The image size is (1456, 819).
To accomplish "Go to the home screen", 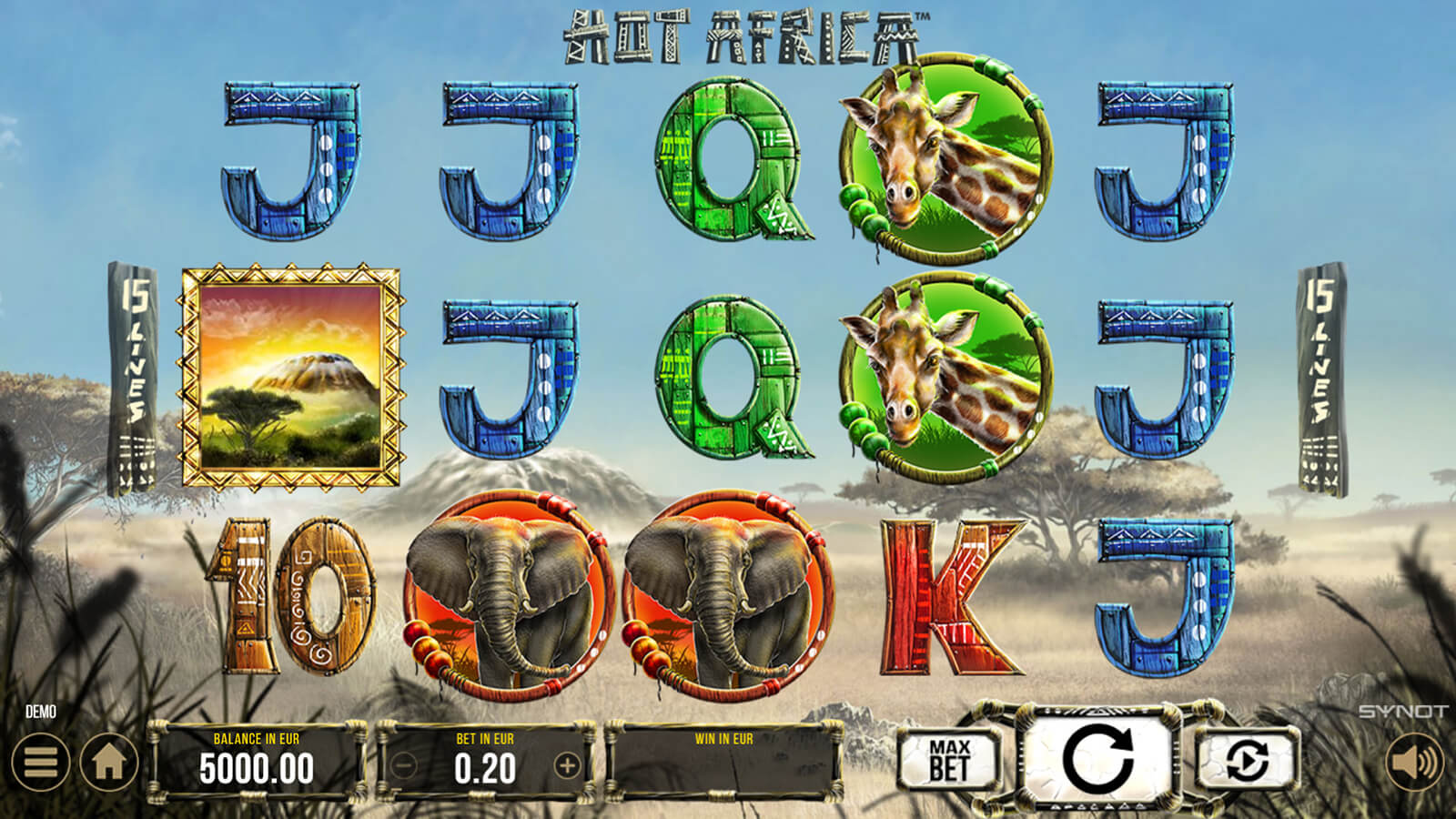I will point(109,763).
